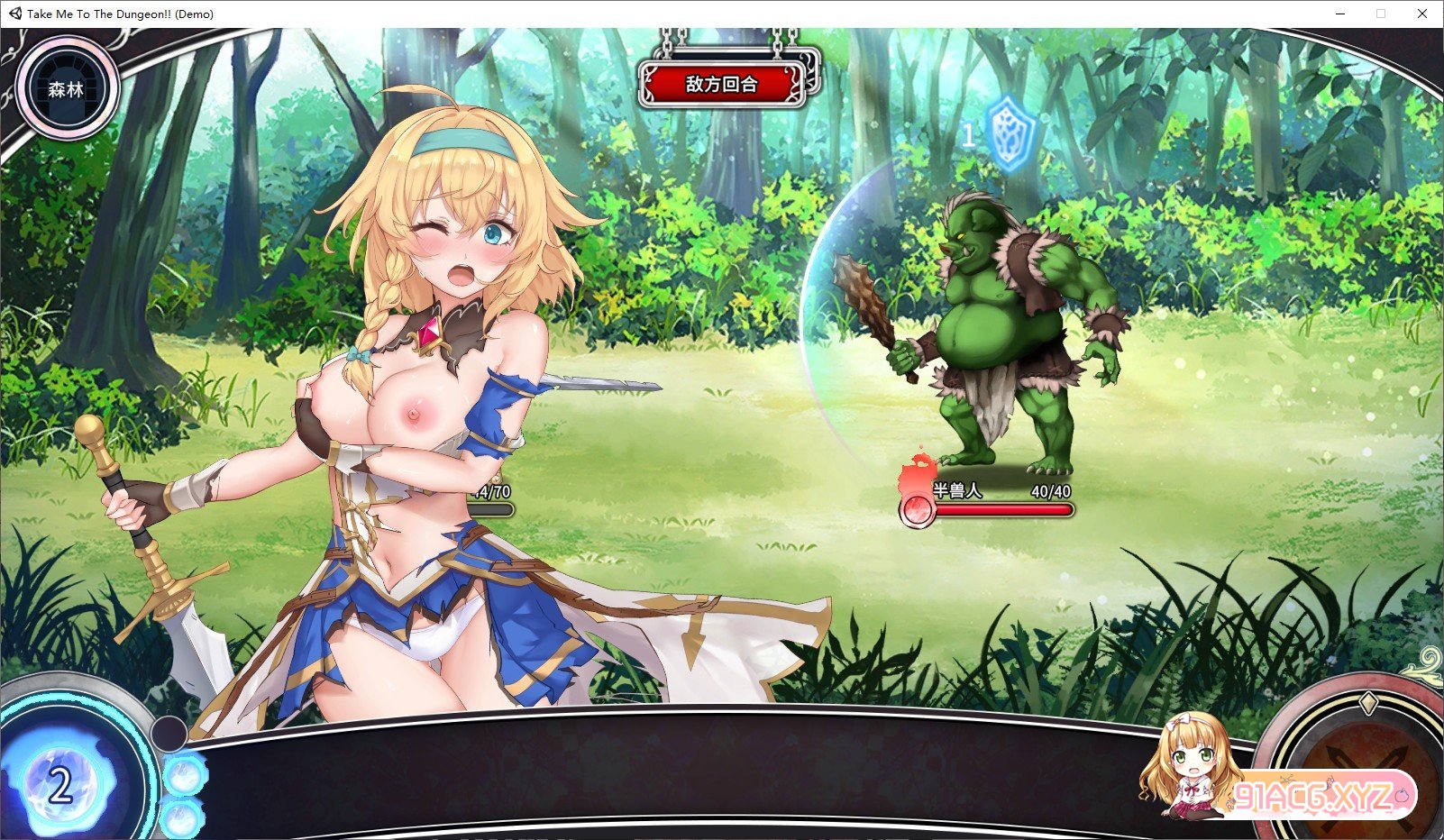The width and height of the screenshot is (1444, 840).
Task: Click the red flame status icon beside 半兽人
Action: (x=918, y=507)
